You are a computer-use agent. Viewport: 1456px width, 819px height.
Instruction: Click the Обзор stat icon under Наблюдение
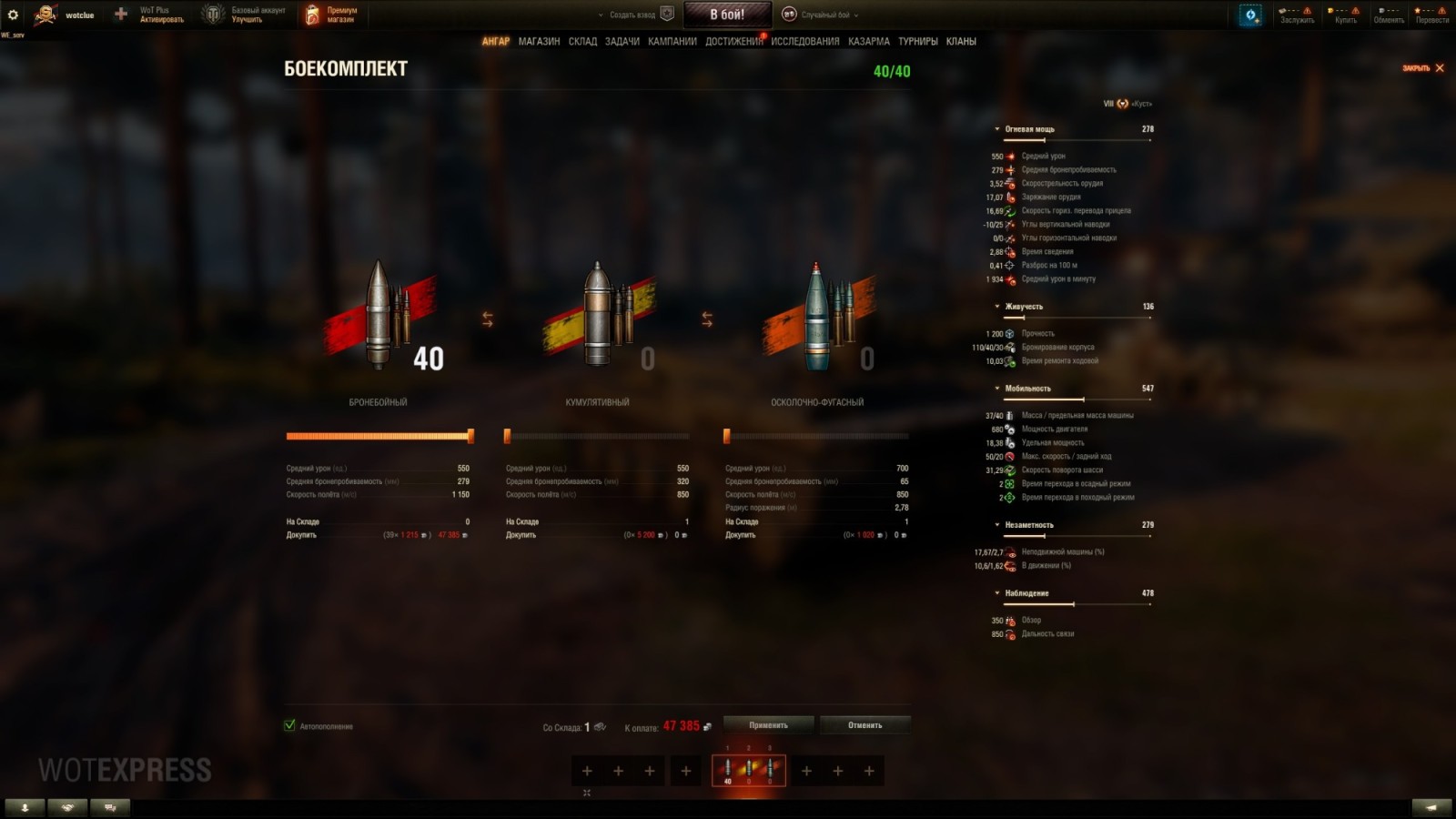click(1010, 620)
